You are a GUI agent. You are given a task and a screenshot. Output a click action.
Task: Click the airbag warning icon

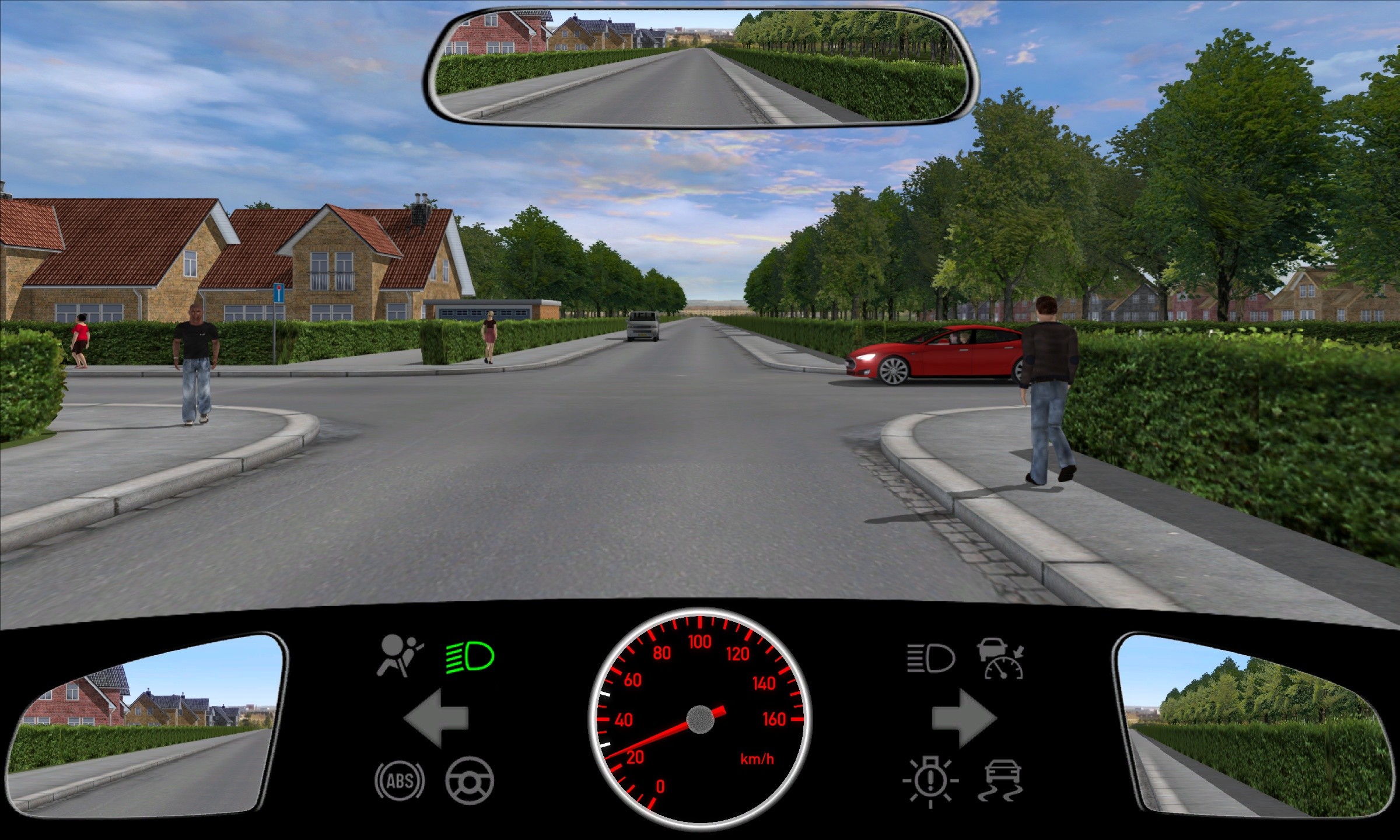400,656
